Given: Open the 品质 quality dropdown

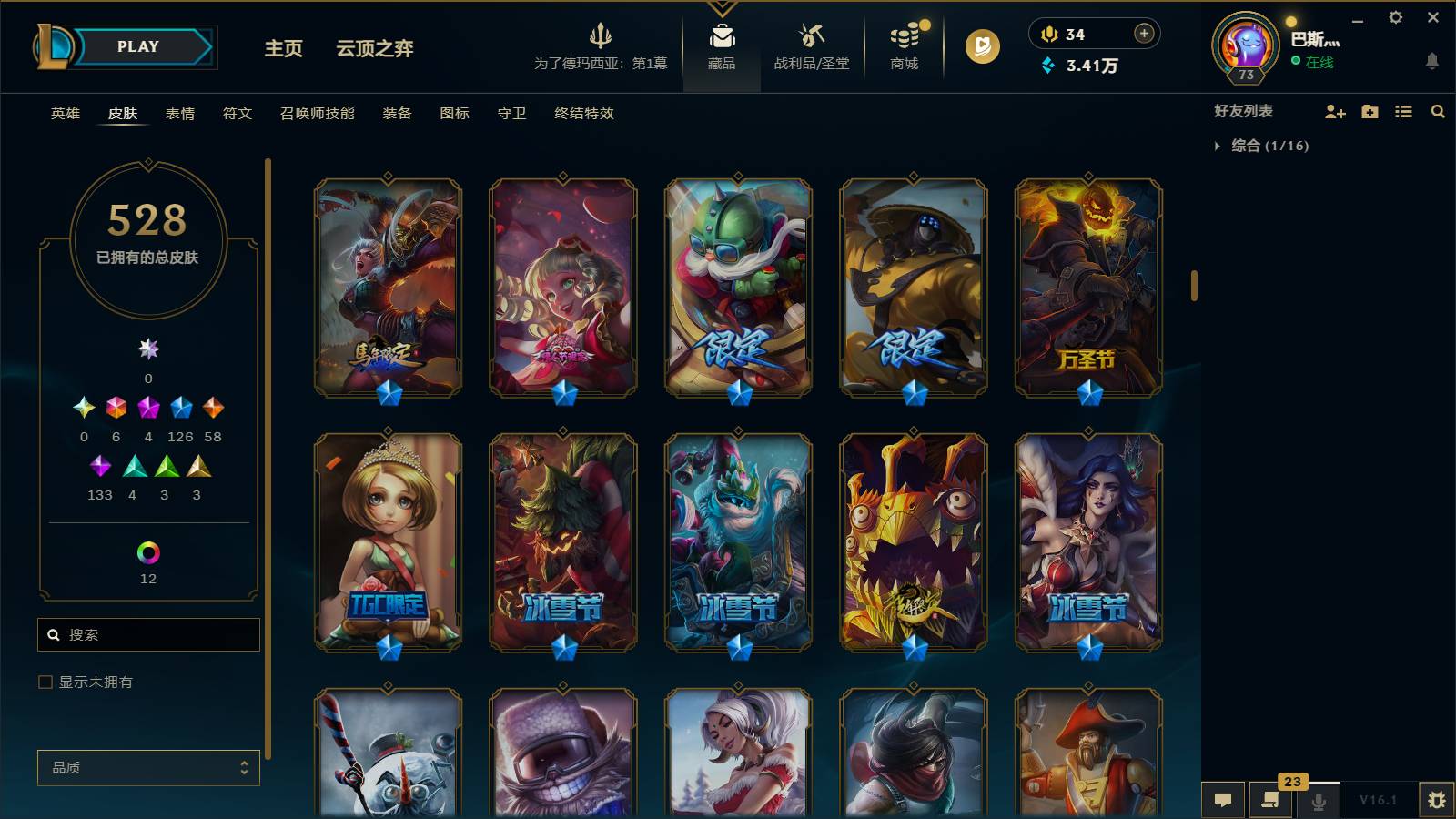Looking at the screenshot, I should 148,768.
